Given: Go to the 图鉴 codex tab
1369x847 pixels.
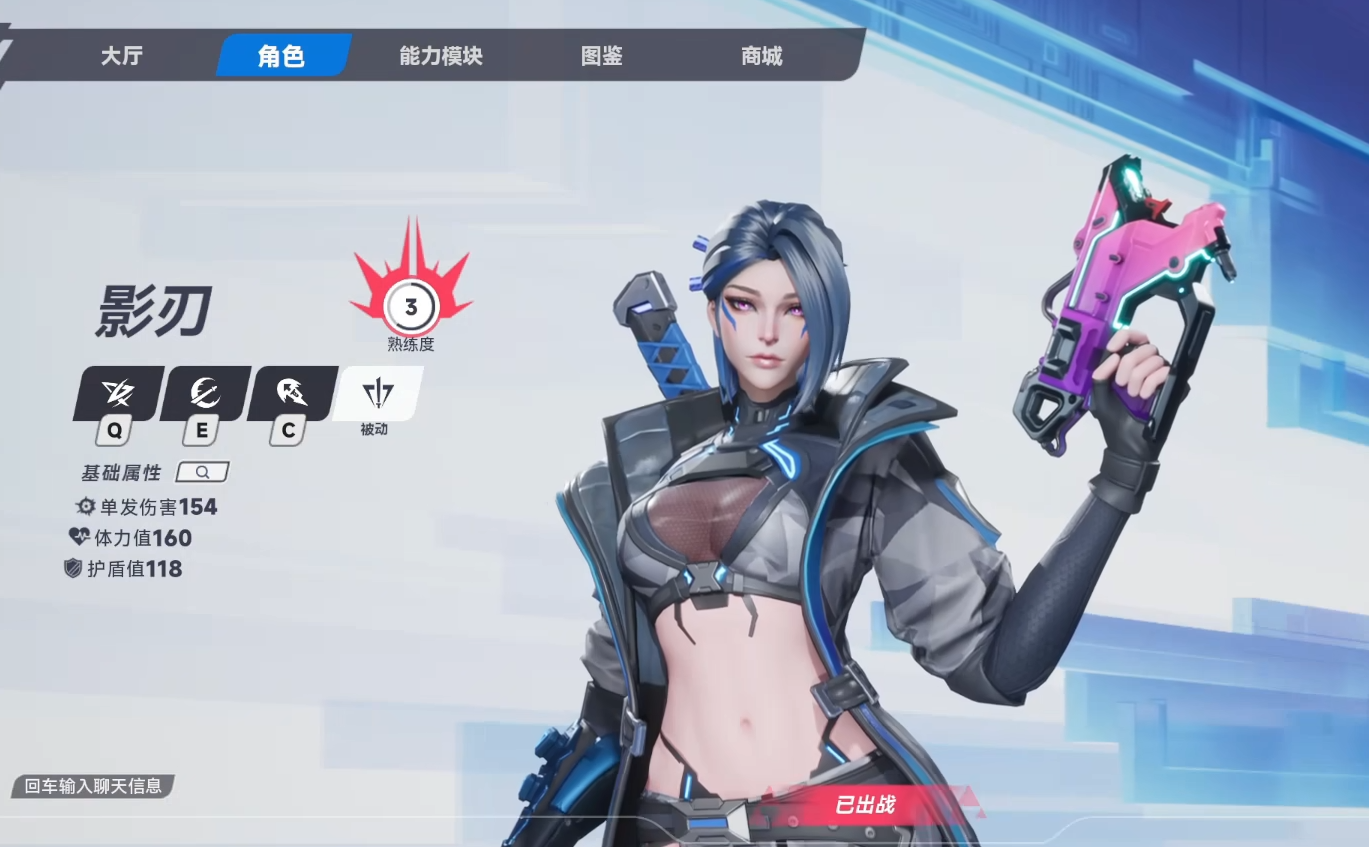Looking at the screenshot, I should click(x=601, y=56).
